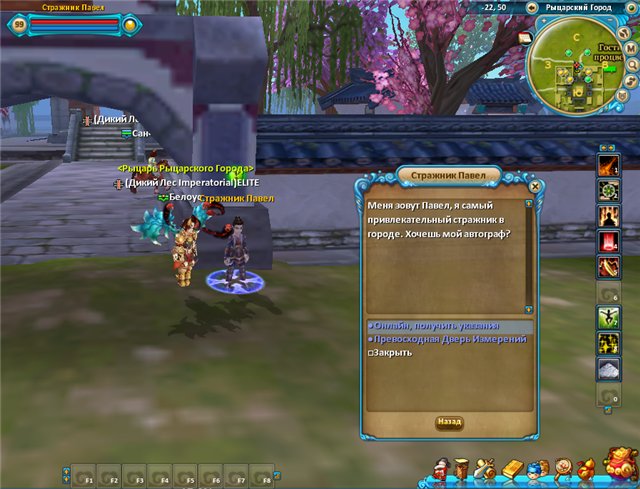Open the scroll note icon beside minimap
Image resolution: width=640 pixels, height=489 pixels.
(526, 38)
